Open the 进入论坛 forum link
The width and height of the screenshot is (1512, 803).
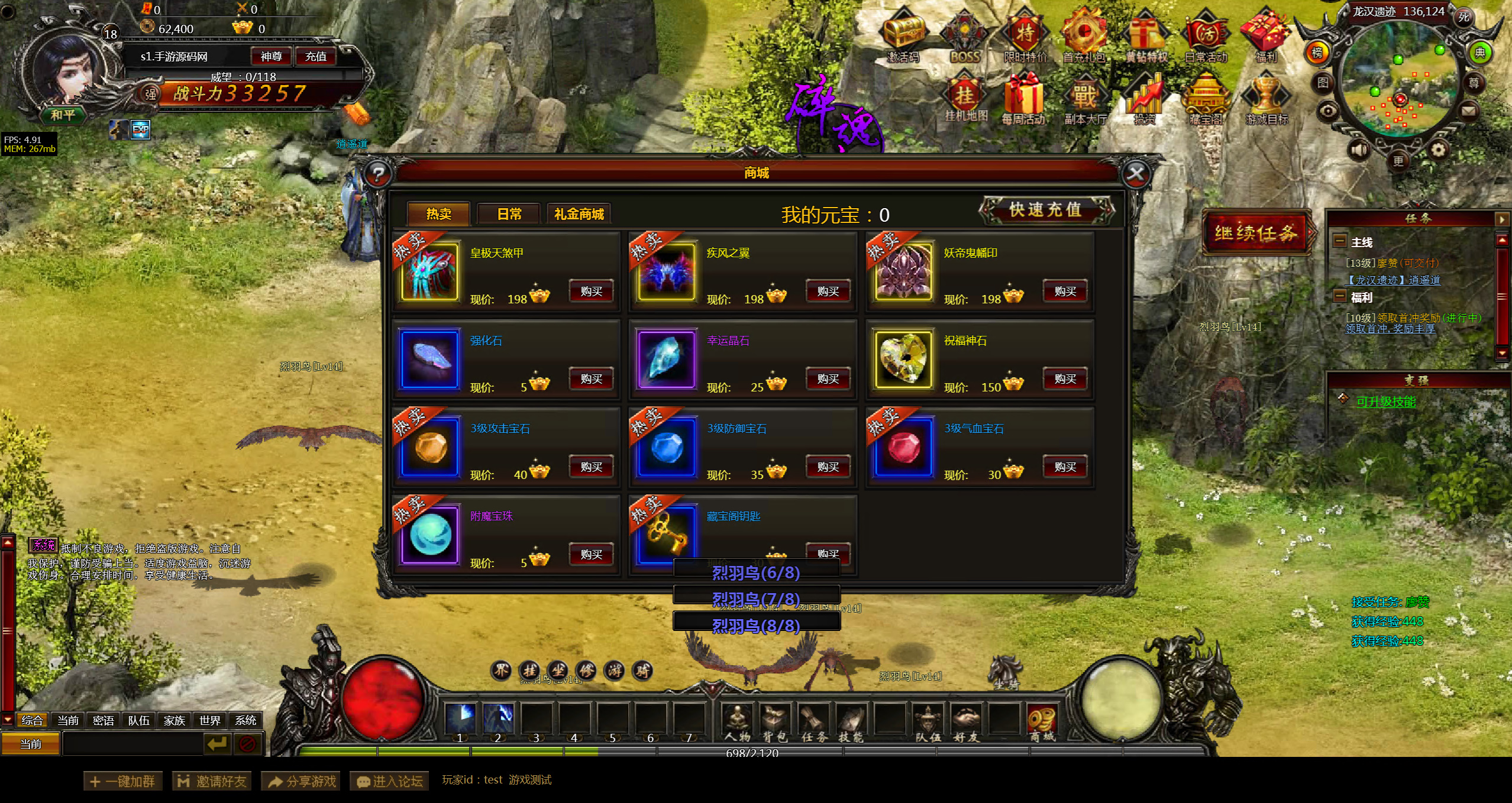coord(390,781)
